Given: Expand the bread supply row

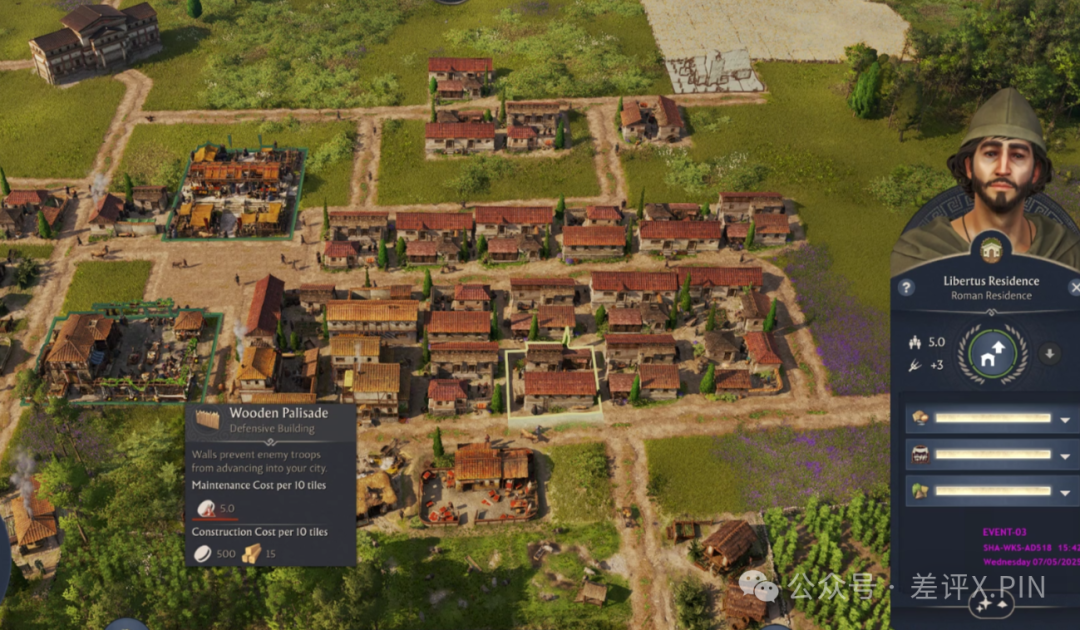Looking at the screenshot, I should [x=1064, y=419].
